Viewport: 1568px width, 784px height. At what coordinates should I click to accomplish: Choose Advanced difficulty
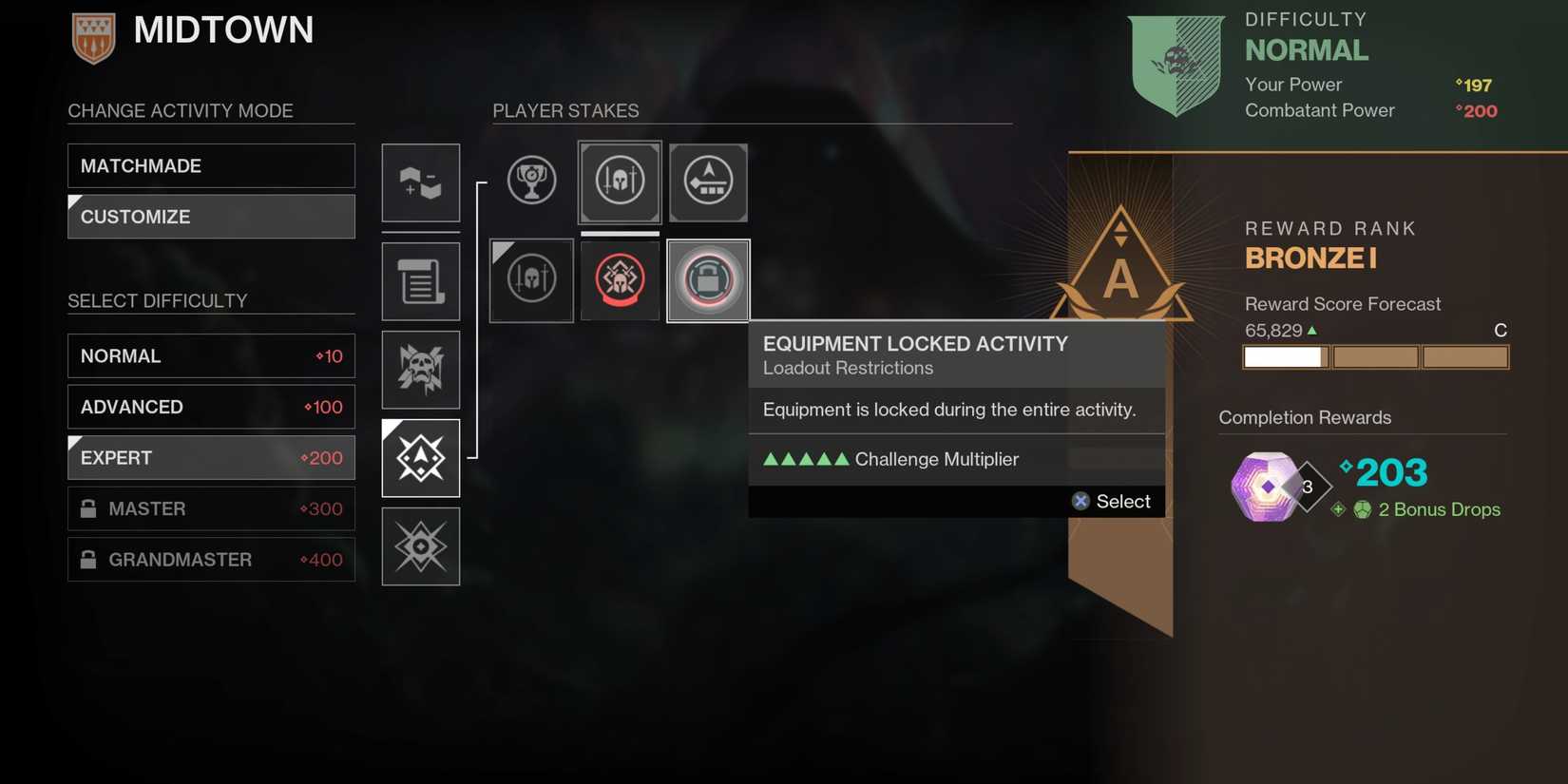tap(210, 407)
